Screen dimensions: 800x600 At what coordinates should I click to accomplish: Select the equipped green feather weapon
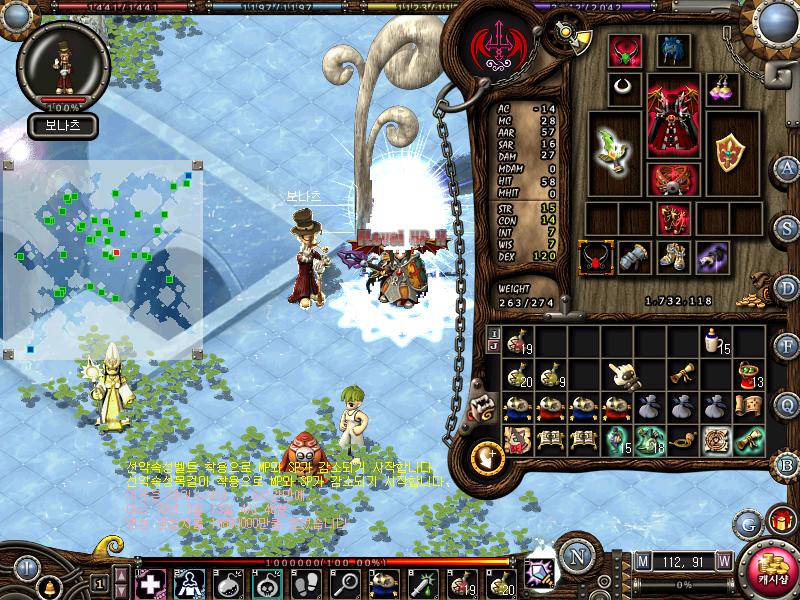(x=613, y=152)
